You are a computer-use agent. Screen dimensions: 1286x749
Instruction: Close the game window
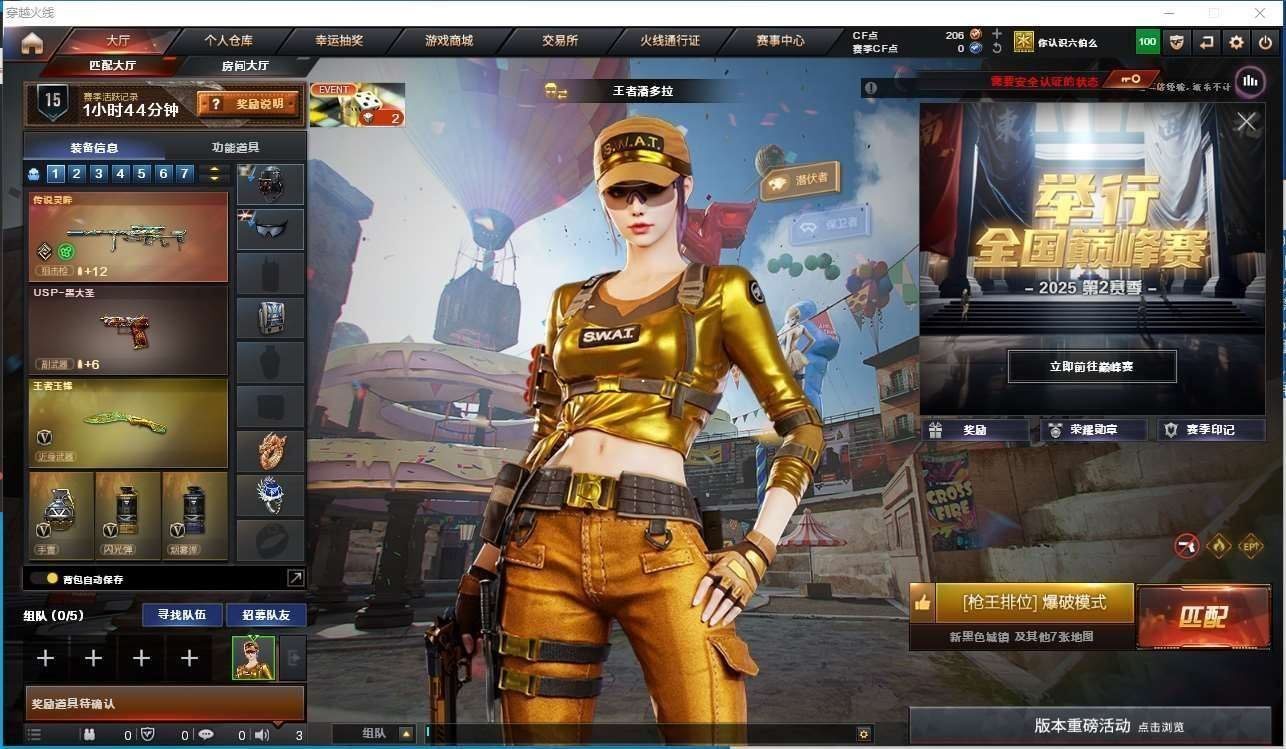(1260, 13)
